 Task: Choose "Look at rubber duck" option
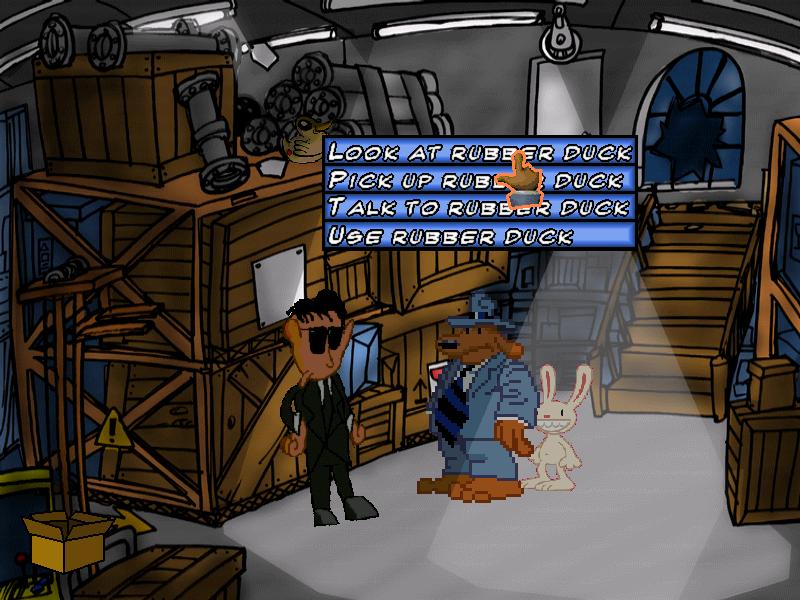(x=480, y=152)
